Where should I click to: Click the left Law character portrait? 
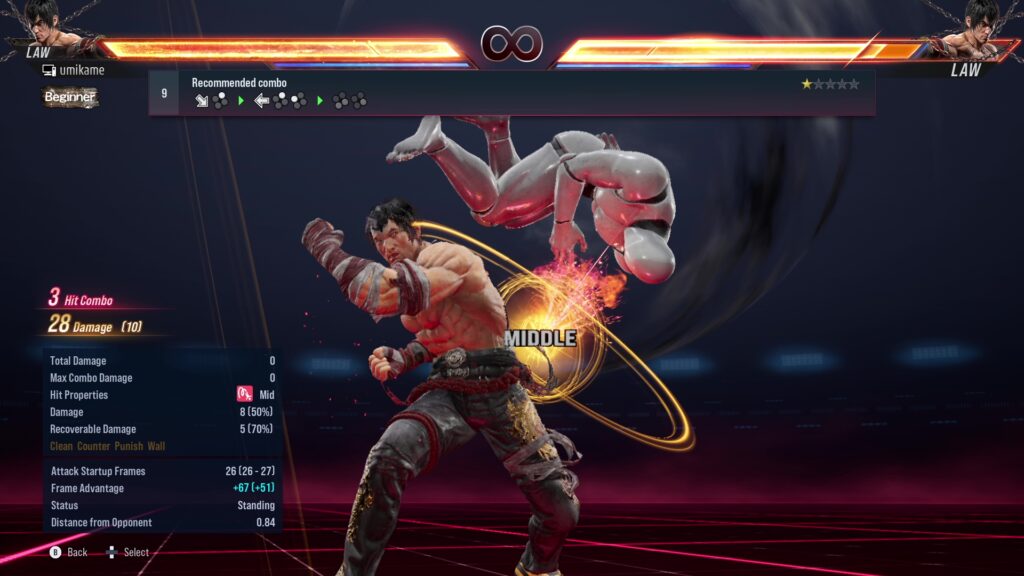[43, 27]
